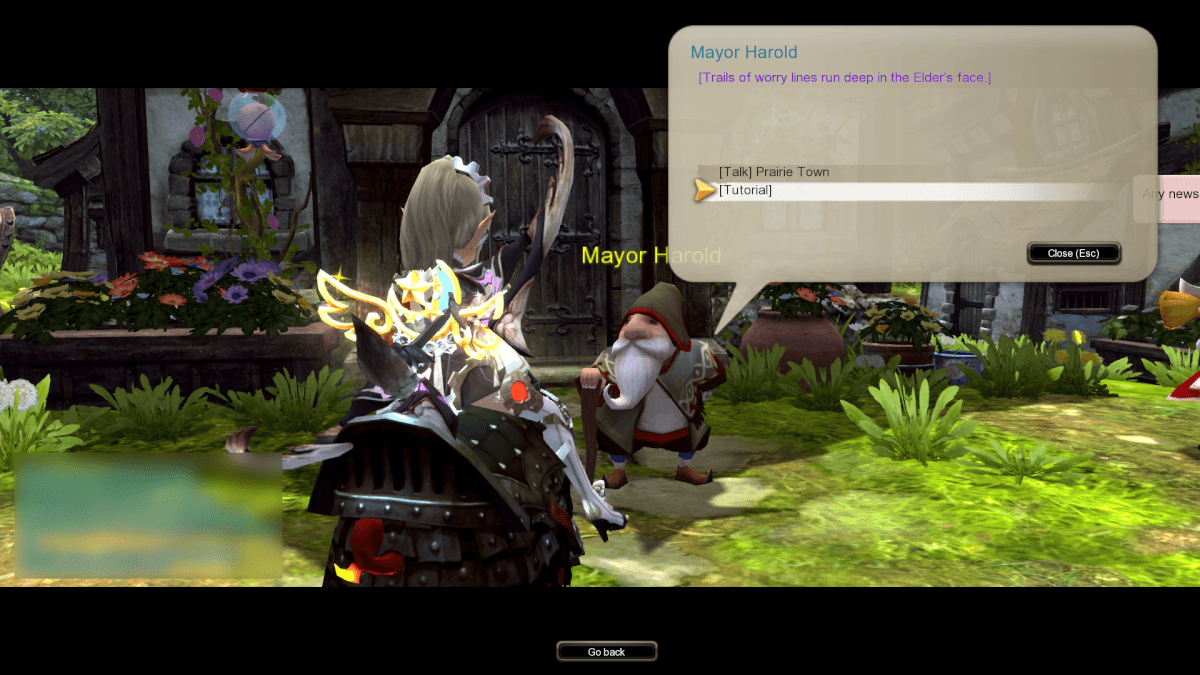Select the [Tutorial] dialogue option
The image size is (1200, 675).
pos(746,190)
